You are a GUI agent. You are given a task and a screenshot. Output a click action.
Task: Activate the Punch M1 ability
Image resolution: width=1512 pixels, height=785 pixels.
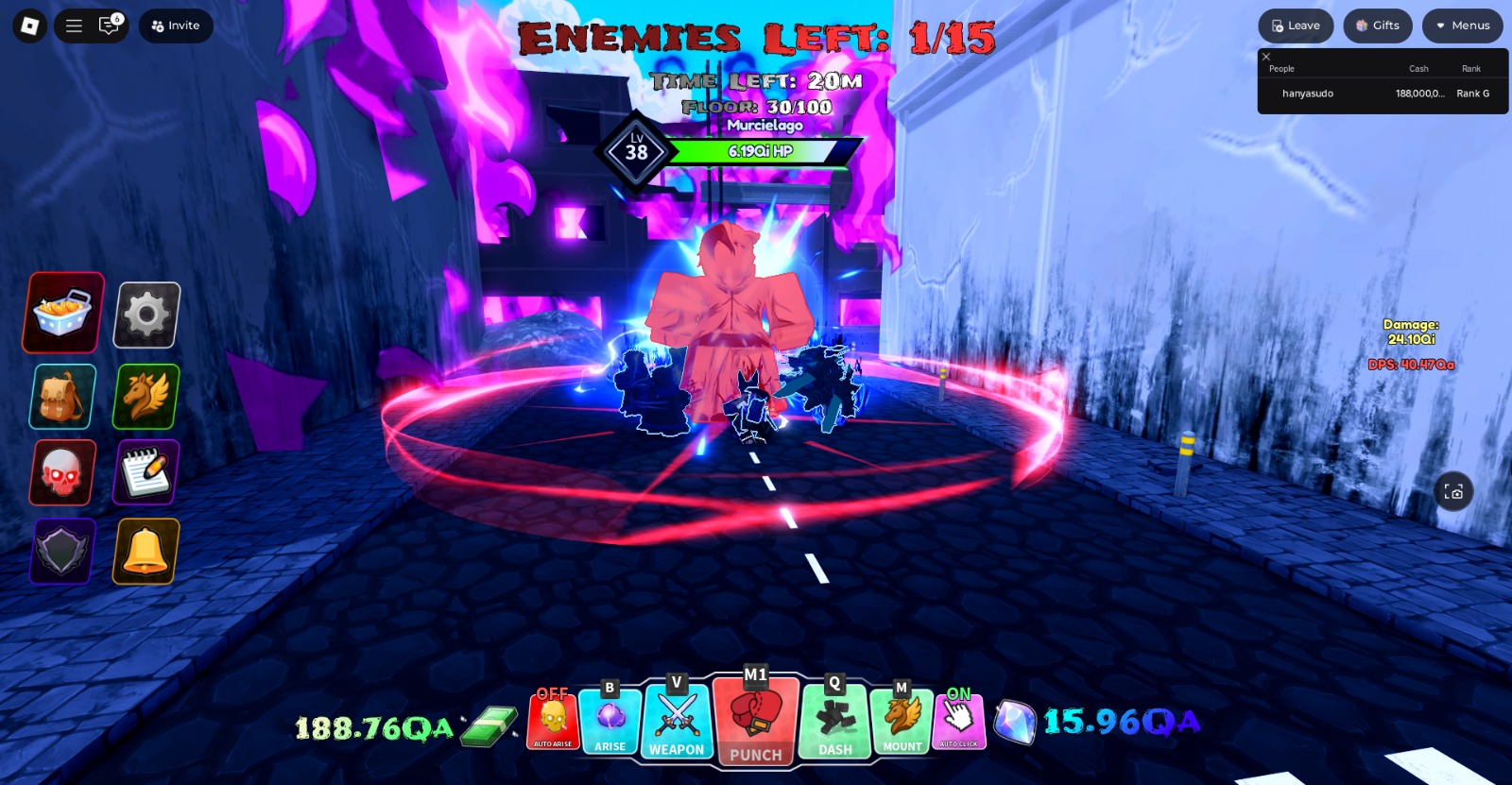(755, 721)
